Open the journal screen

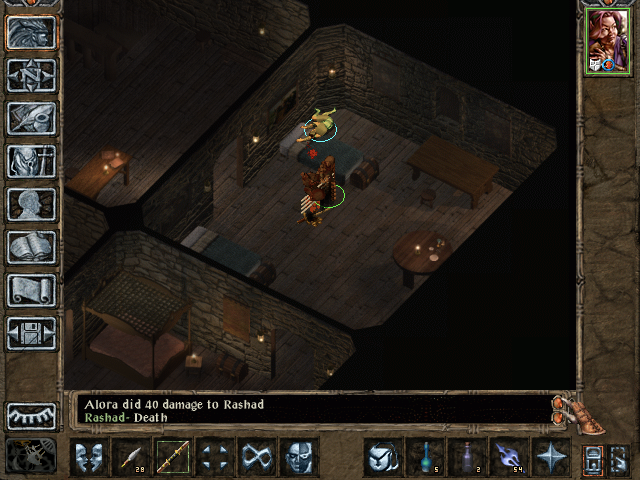tap(31, 118)
